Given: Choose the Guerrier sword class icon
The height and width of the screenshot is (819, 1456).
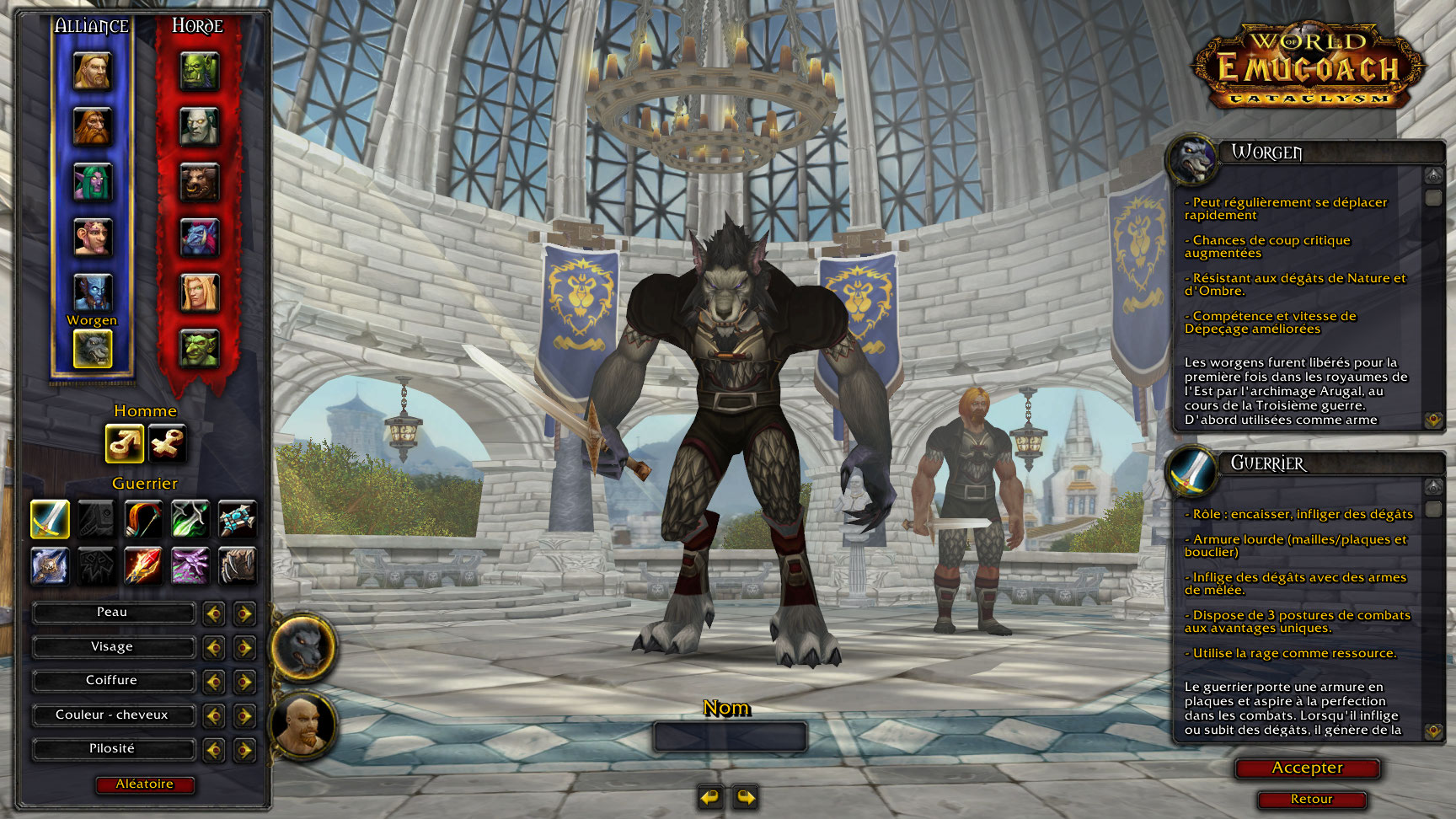Looking at the screenshot, I should coord(50,519).
